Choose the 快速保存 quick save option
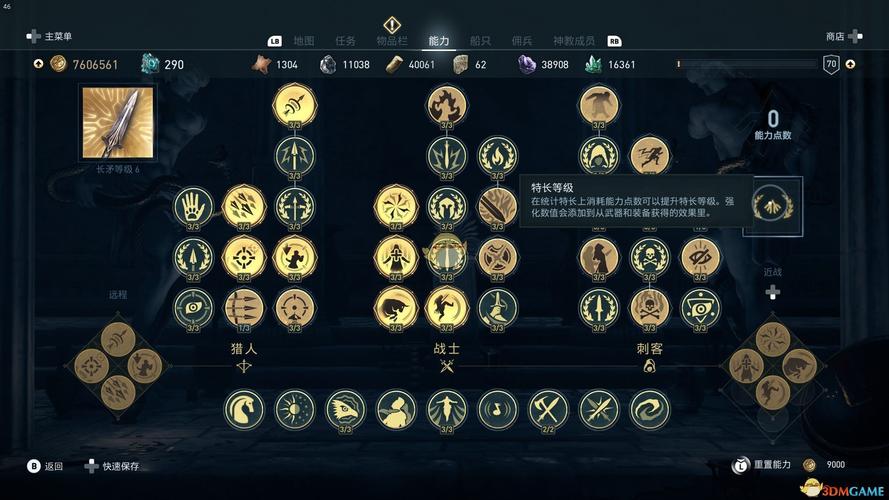Viewport: 889px width, 500px height. click(120, 466)
